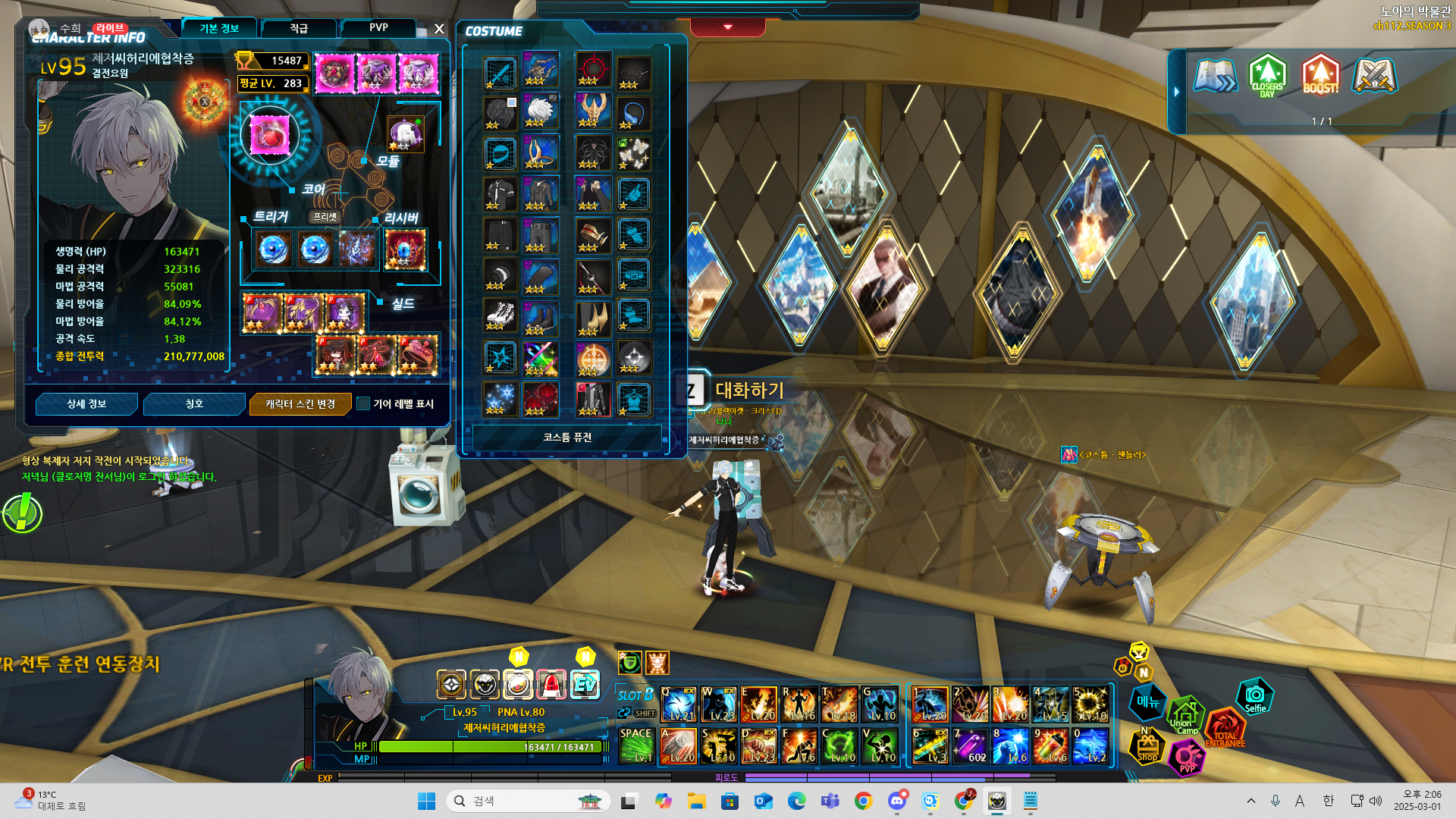Click the 칭호 title button
The height and width of the screenshot is (819, 1456).
click(x=194, y=404)
